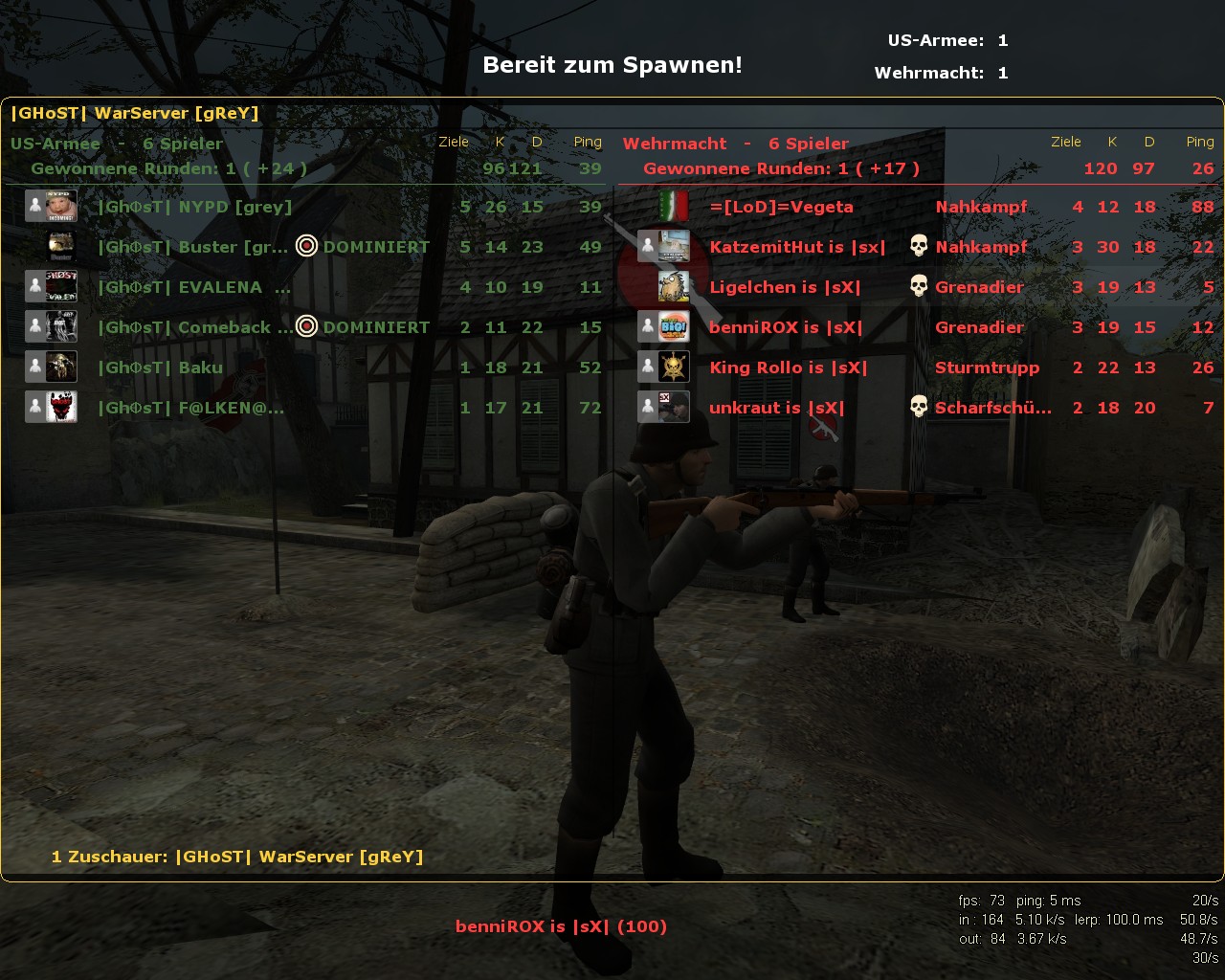Select the benniROX is |sX| scoreboard row

pyautogui.click(x=786, y=327)
